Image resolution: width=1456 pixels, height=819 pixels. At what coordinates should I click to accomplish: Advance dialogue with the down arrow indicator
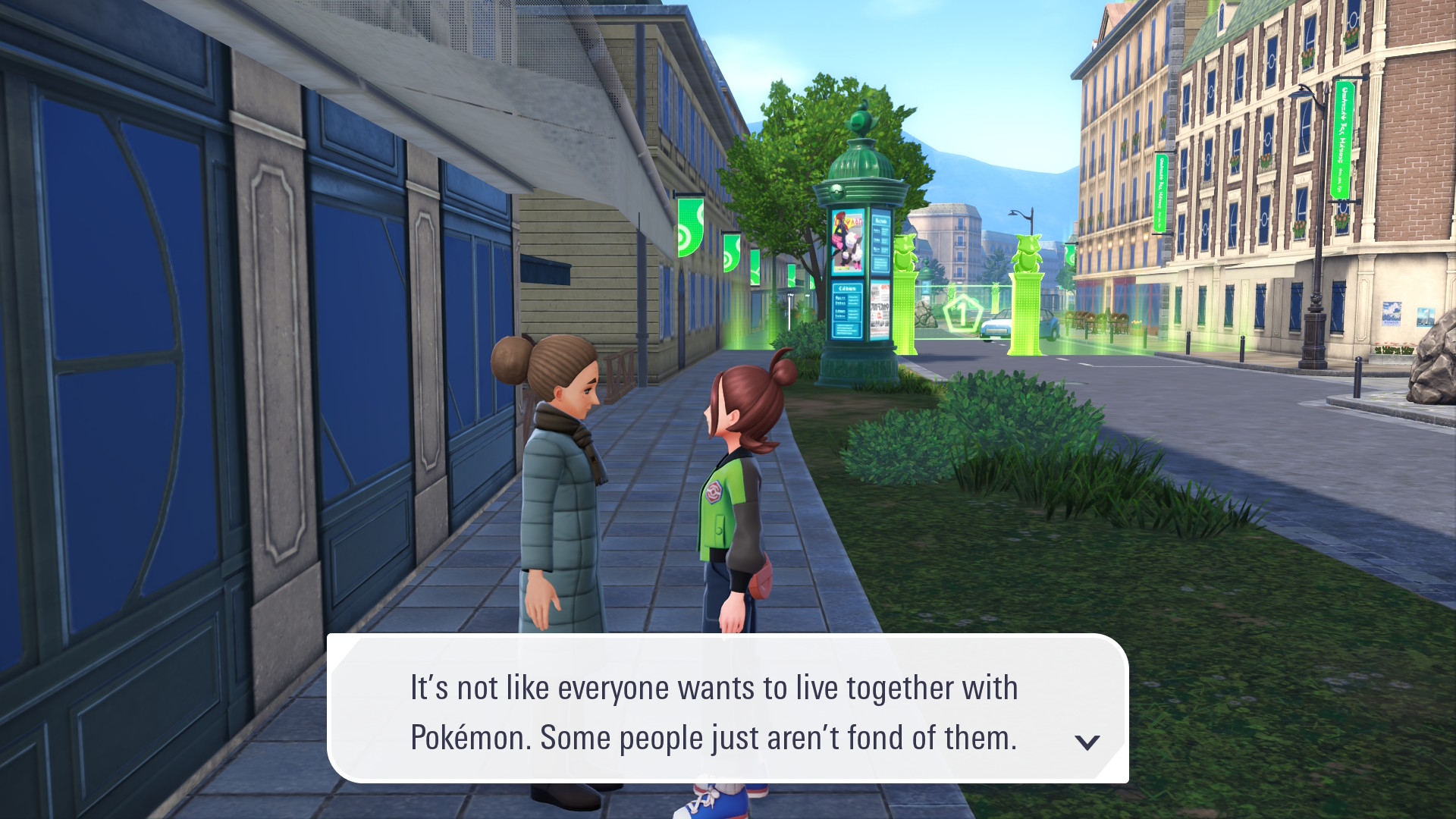coord(1087,742)
